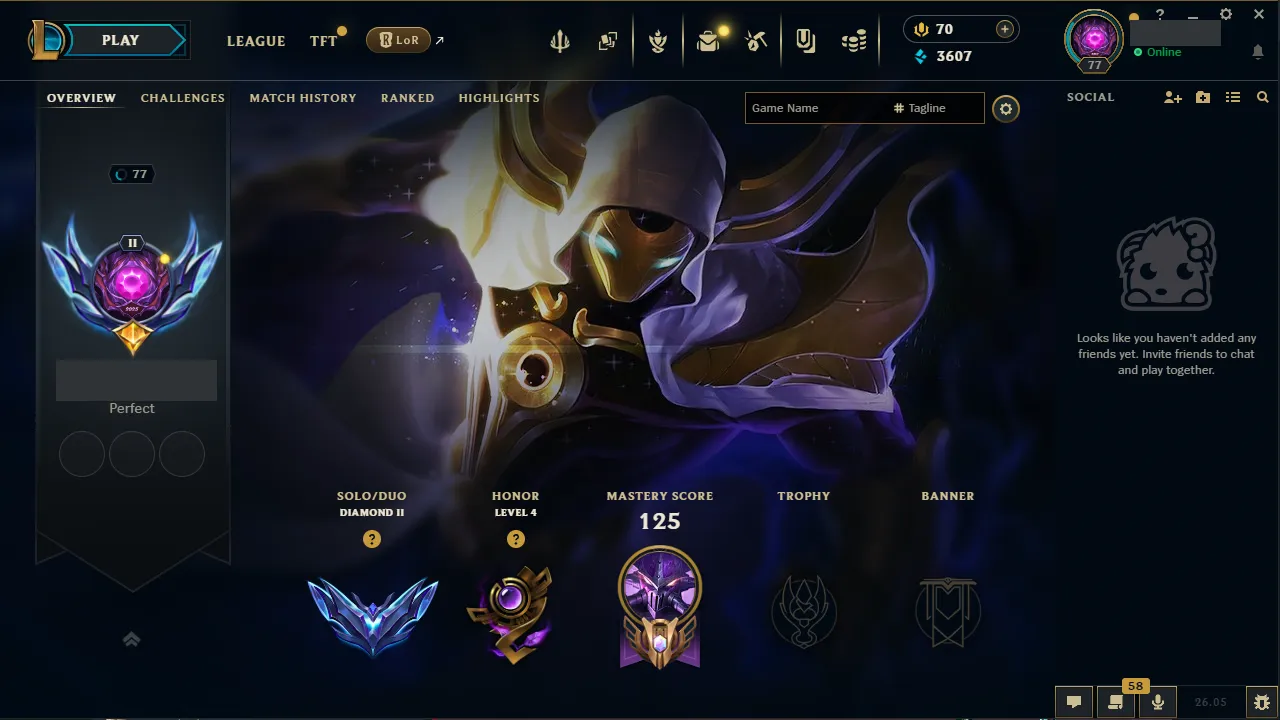Viewport: 1280px width, 720px height.
Task: Search friends with the magnifier icon
Action: (x=1262, y=97)
